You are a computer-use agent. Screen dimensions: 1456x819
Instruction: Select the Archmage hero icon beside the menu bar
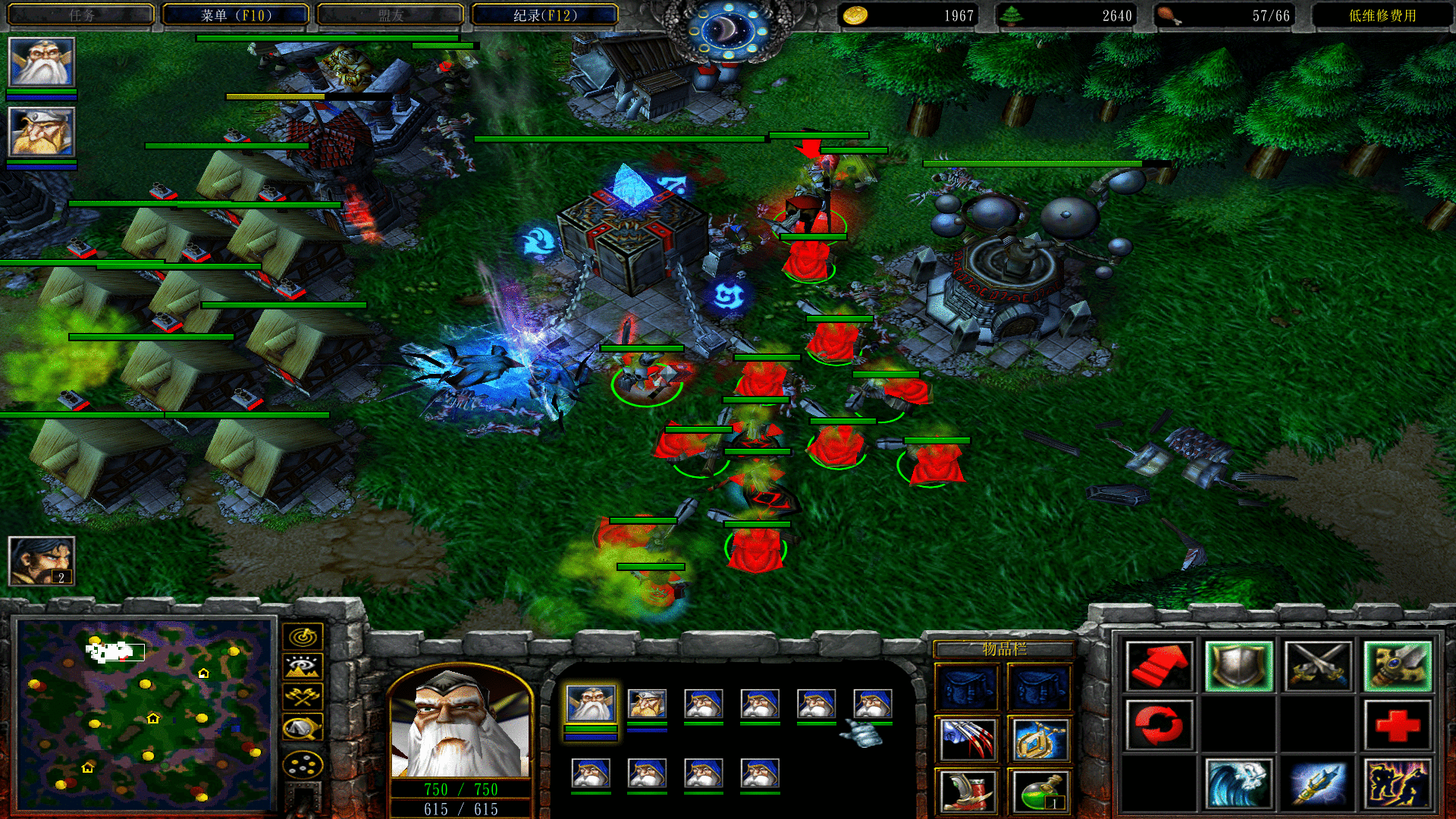[x=42, y=62]
